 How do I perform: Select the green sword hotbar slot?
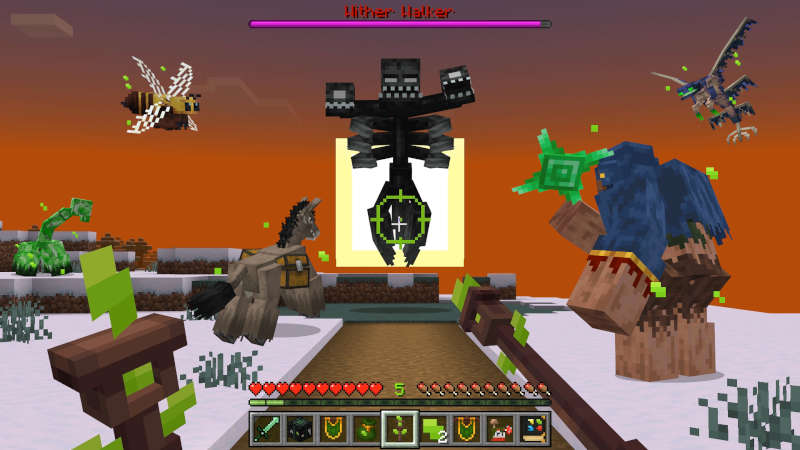(267, 429)
